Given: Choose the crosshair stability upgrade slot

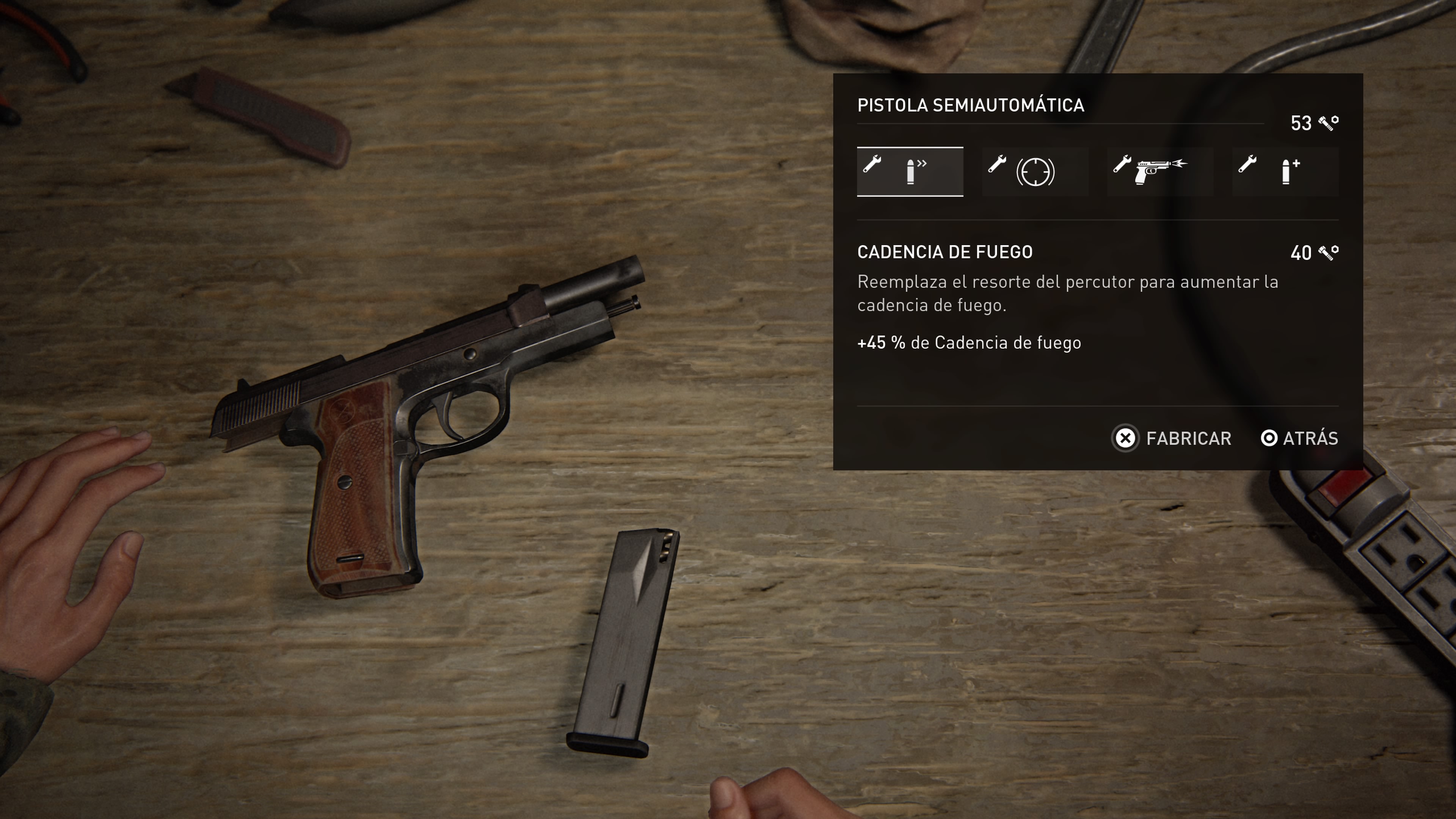Looking at the screenshot, I should (x=1035, y=172).
